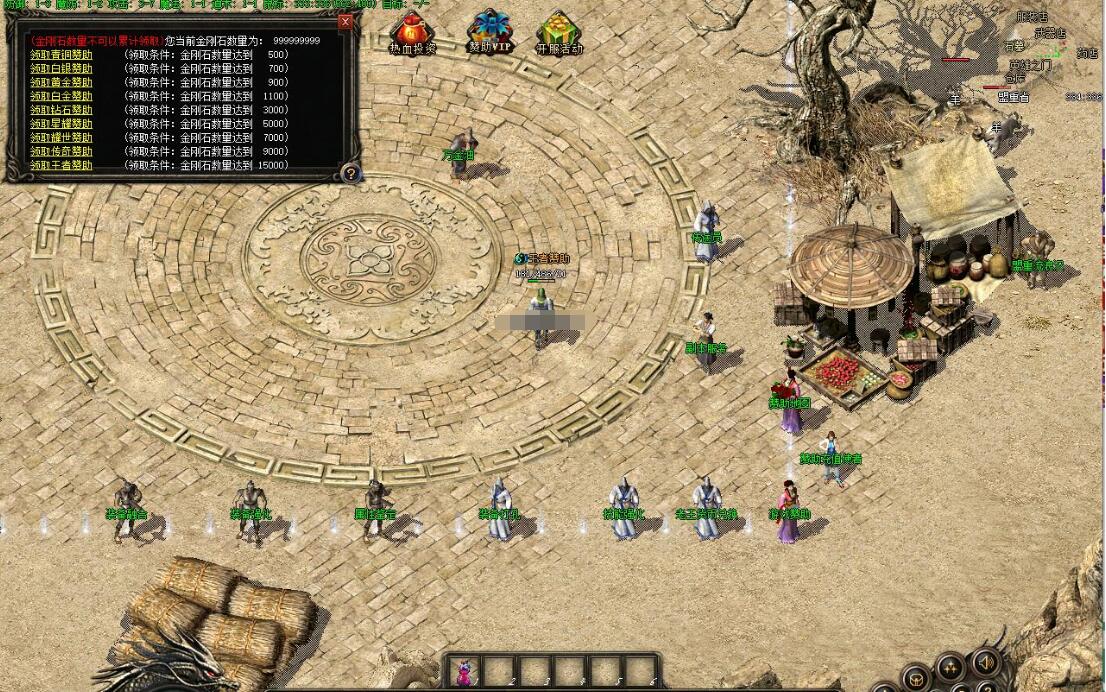Toggle the sound speaker button
This screenshot has width=1106, height=692.
click(986, 662)
